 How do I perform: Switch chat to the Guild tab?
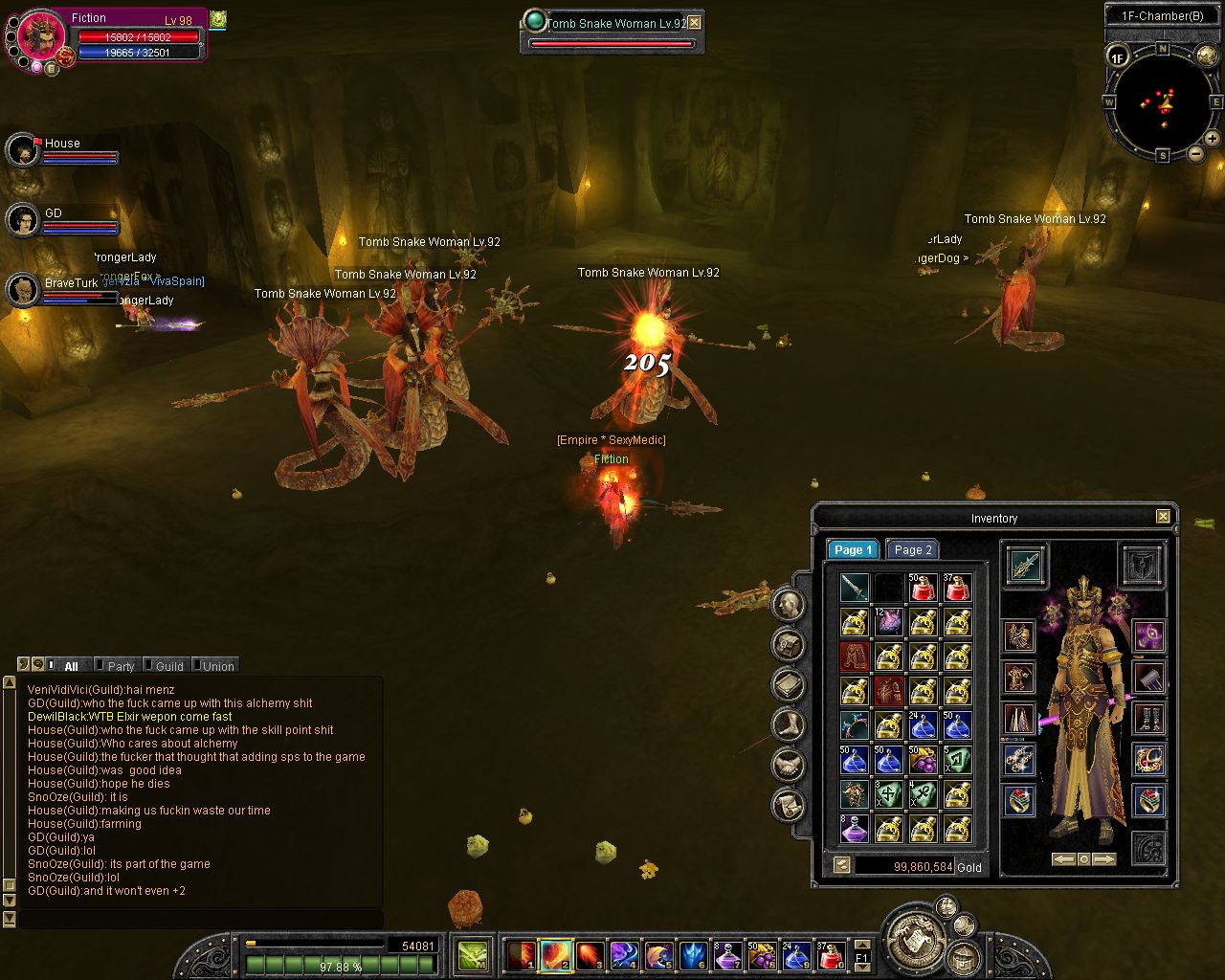click(167, 666)
